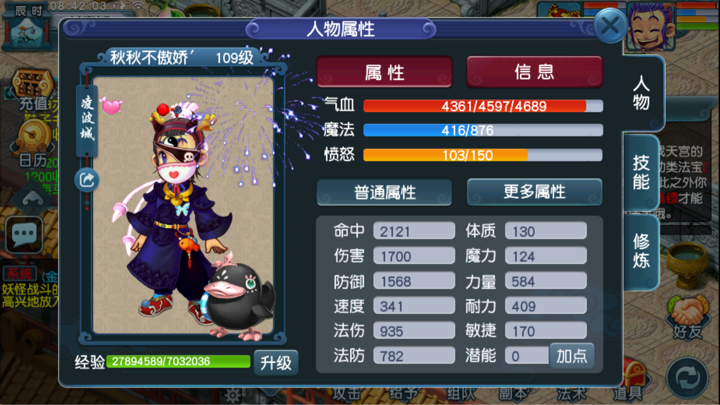Image resolution: width=720 pixels, height=405 pixels.
Task: Click the 升级 level up button
Action: coord(275,362)
